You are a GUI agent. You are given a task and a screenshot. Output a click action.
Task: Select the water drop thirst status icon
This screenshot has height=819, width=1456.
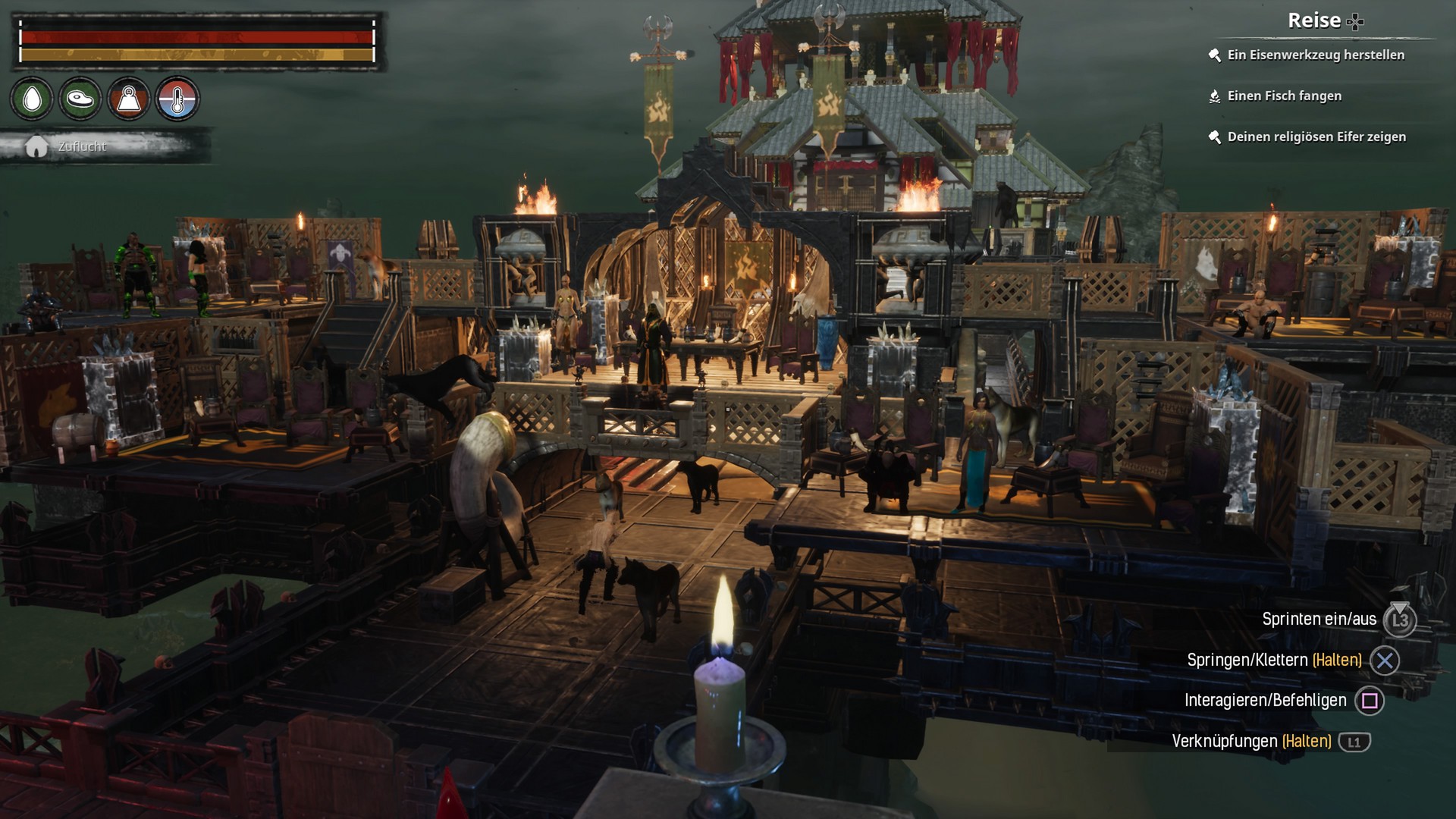pyautogui.click(x=32, y=99)
